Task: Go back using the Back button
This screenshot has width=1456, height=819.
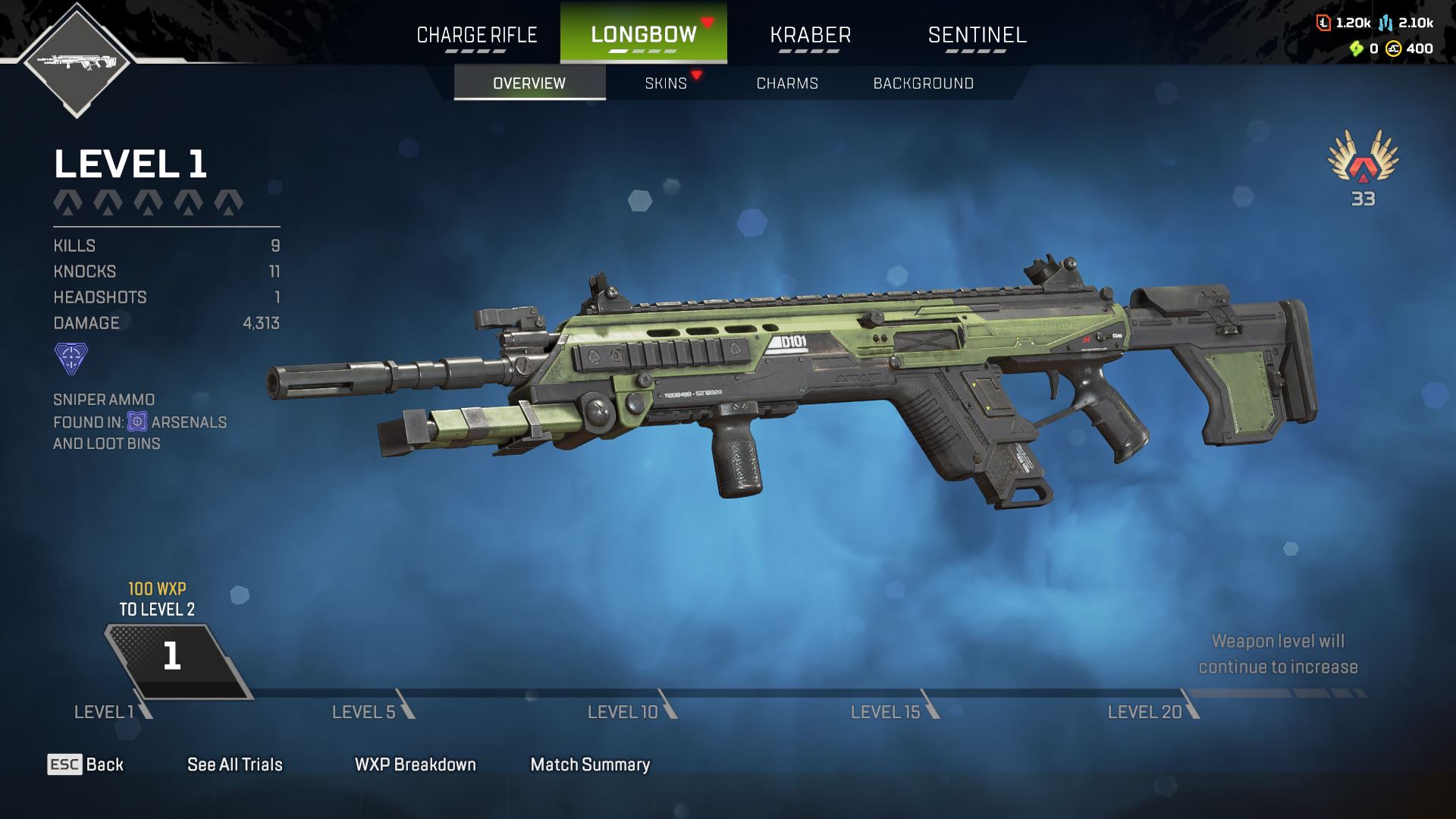Action: coord(86,764)
